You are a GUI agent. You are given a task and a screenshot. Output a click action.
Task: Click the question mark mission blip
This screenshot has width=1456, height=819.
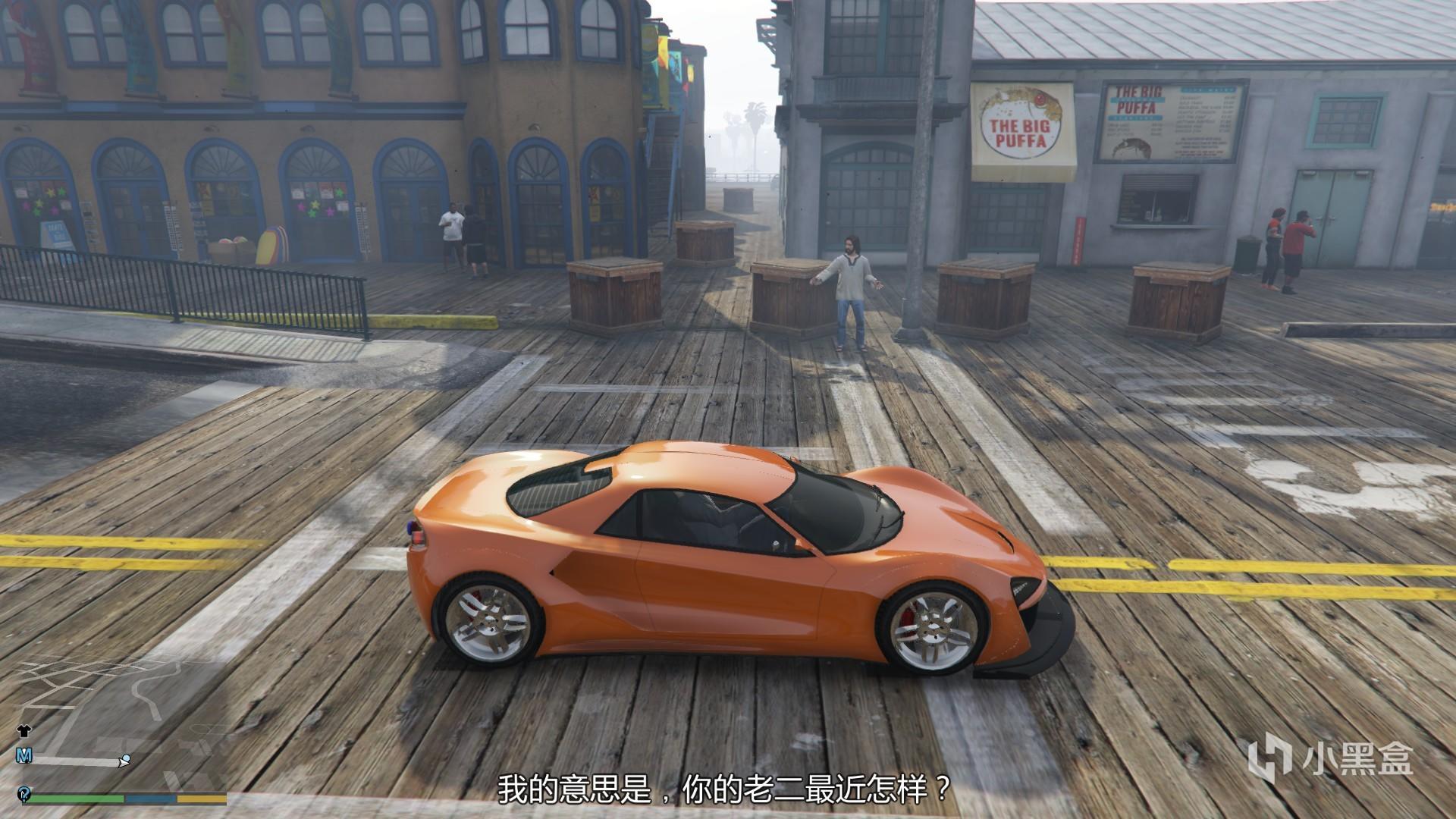point(25,793)
